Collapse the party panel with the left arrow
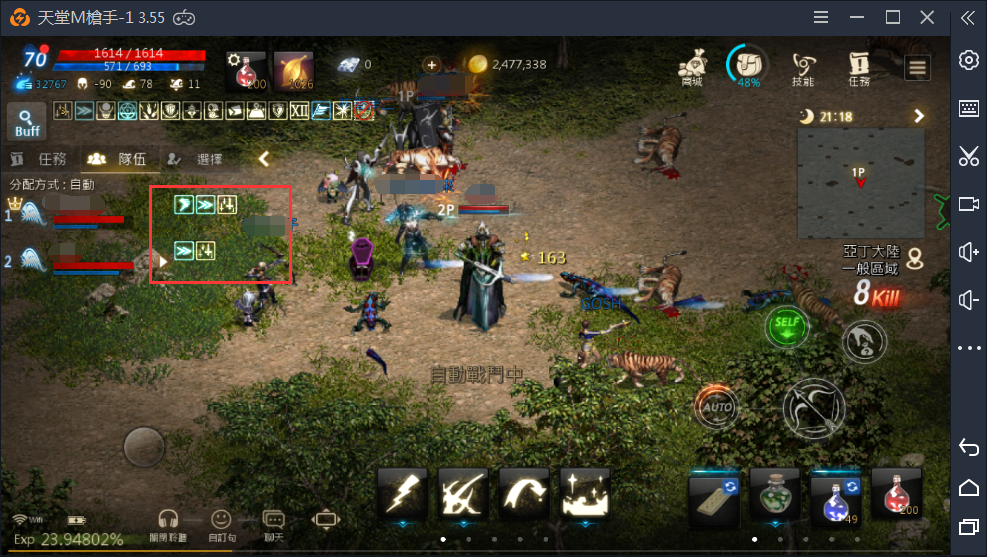987x557 pixels. tap(264, 158)
